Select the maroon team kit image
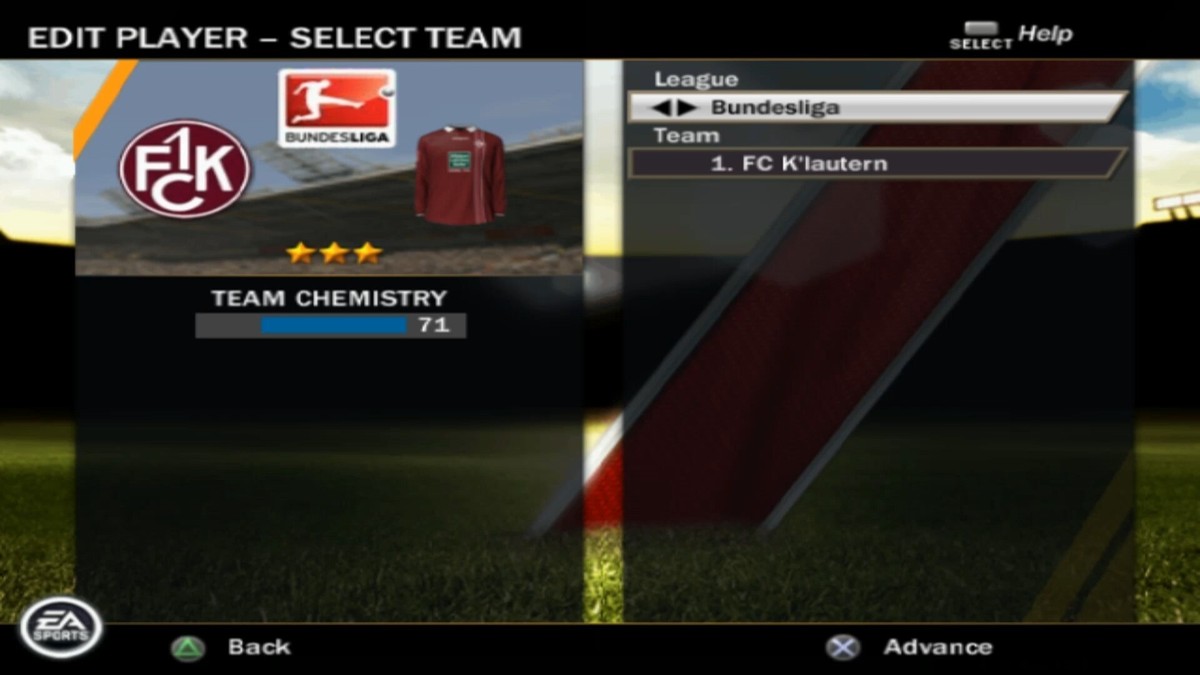Image resolution: width=1200 pixels, height=675 pixels. [460, 175]
